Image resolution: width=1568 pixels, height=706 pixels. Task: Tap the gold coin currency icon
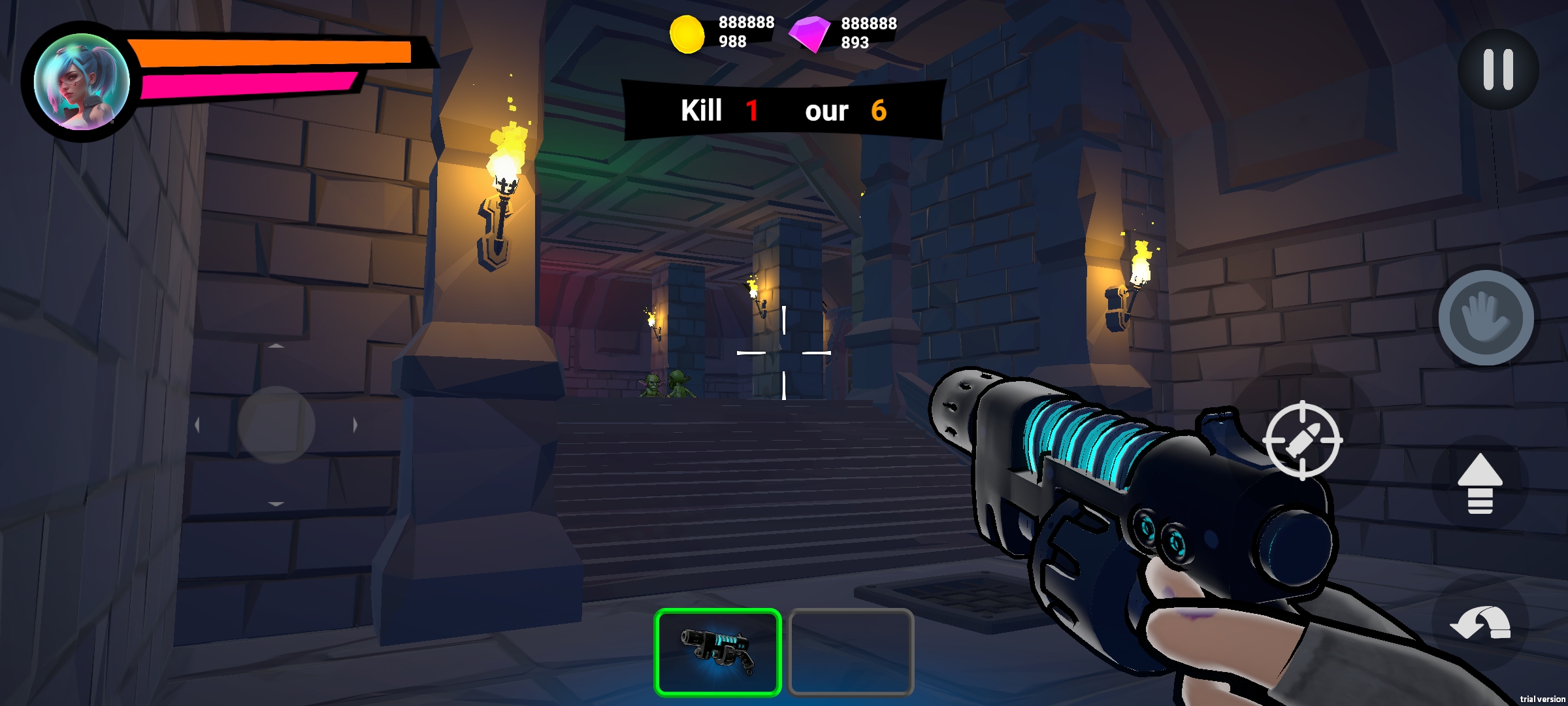(x=687, y=34)
